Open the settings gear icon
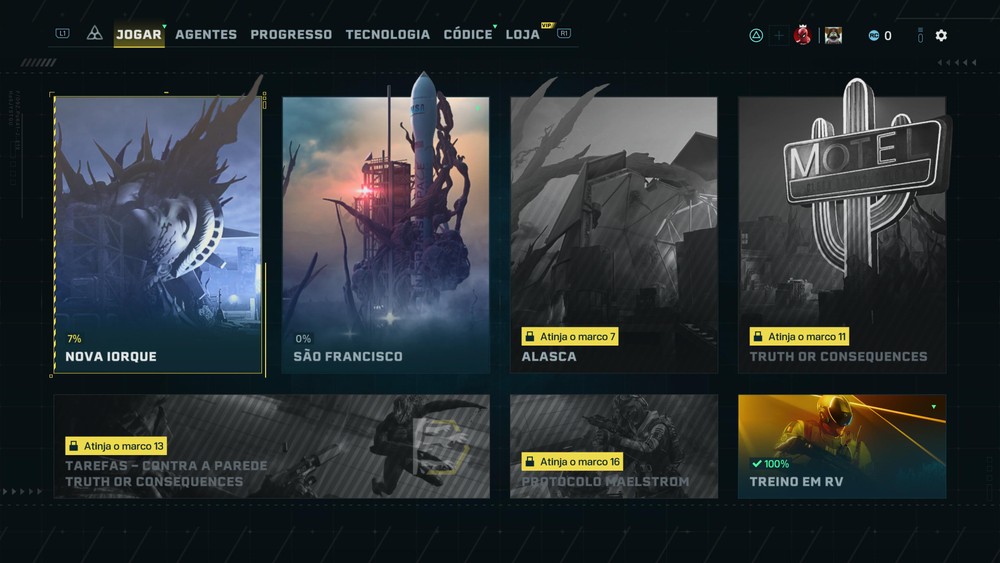 [941, 36]
